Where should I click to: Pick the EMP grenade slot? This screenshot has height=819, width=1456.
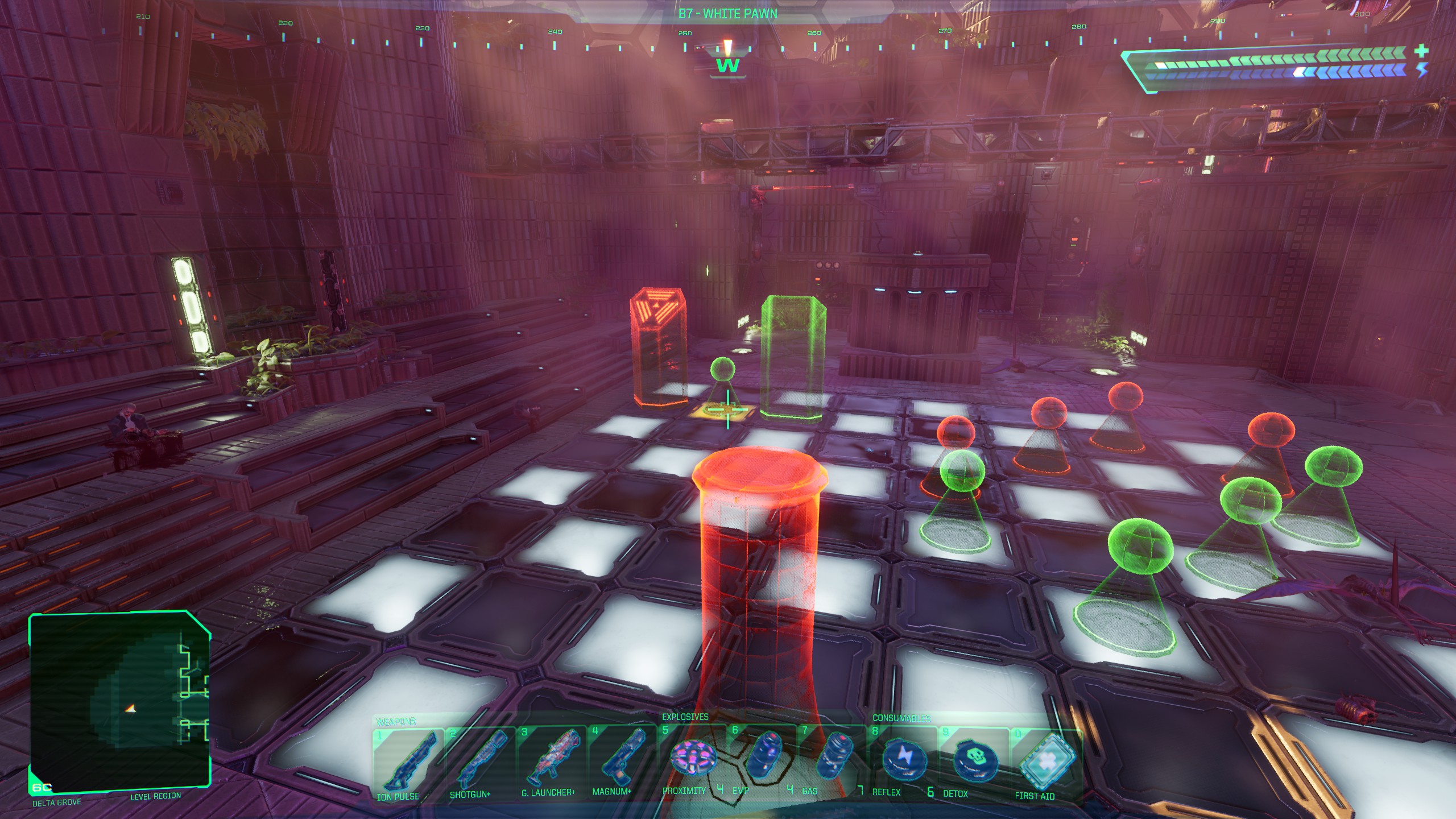[x=762, y=756]
